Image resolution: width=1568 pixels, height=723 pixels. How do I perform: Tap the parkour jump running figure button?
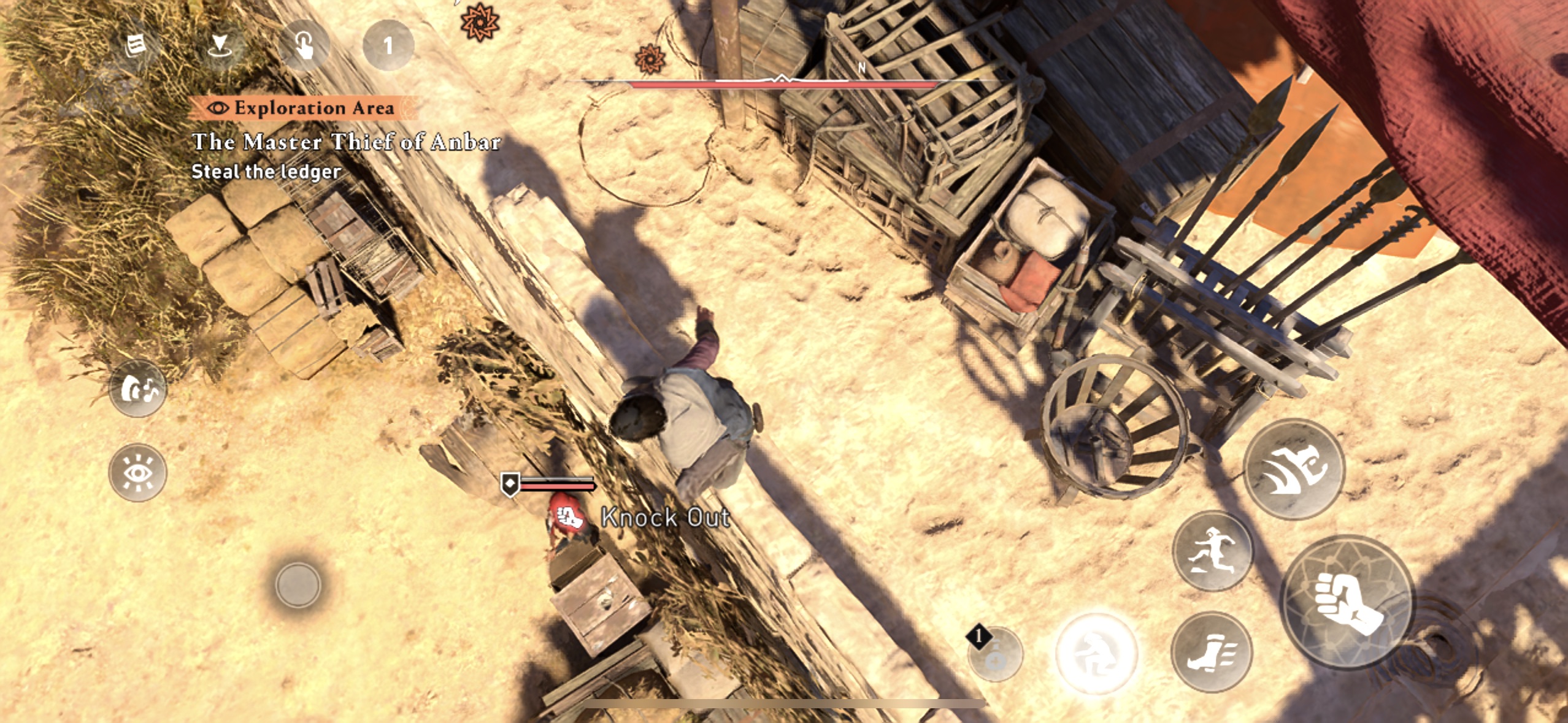coord(1212,551)
